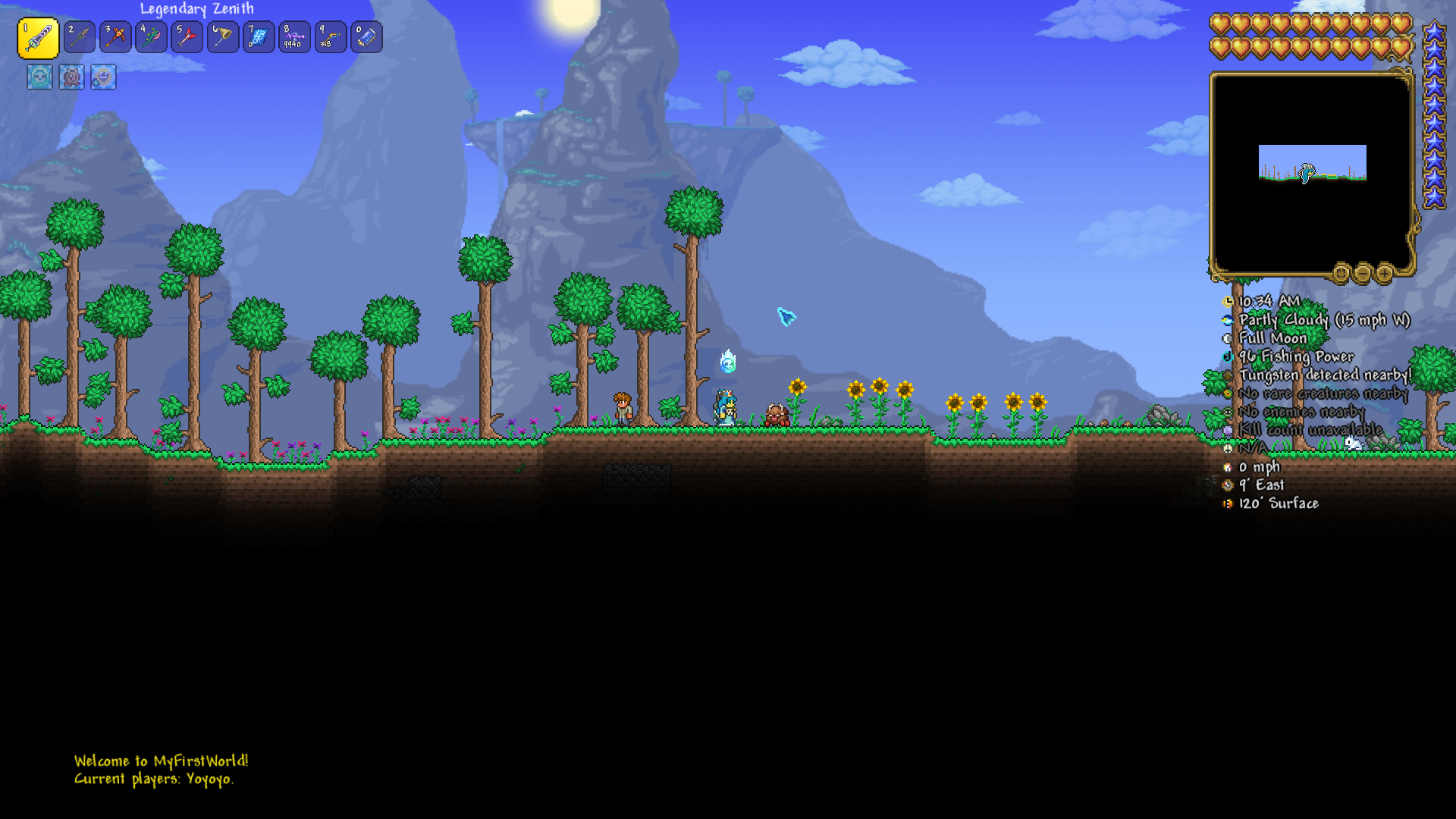Click the Weather icon showing Partly Cloudy
The height and width of the screenshot is (819, 1456).
[x=1228, y=319]
